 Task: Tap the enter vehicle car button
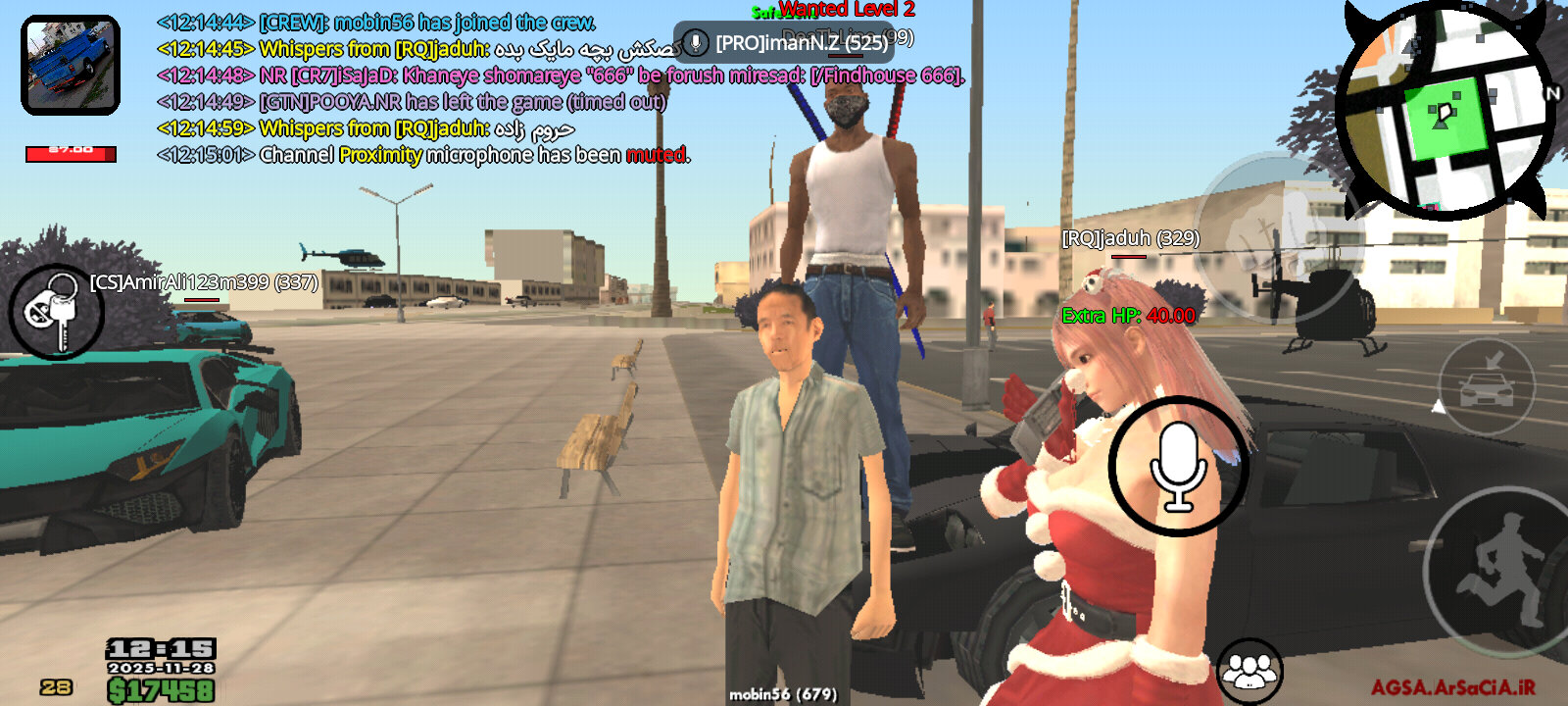1486,385
